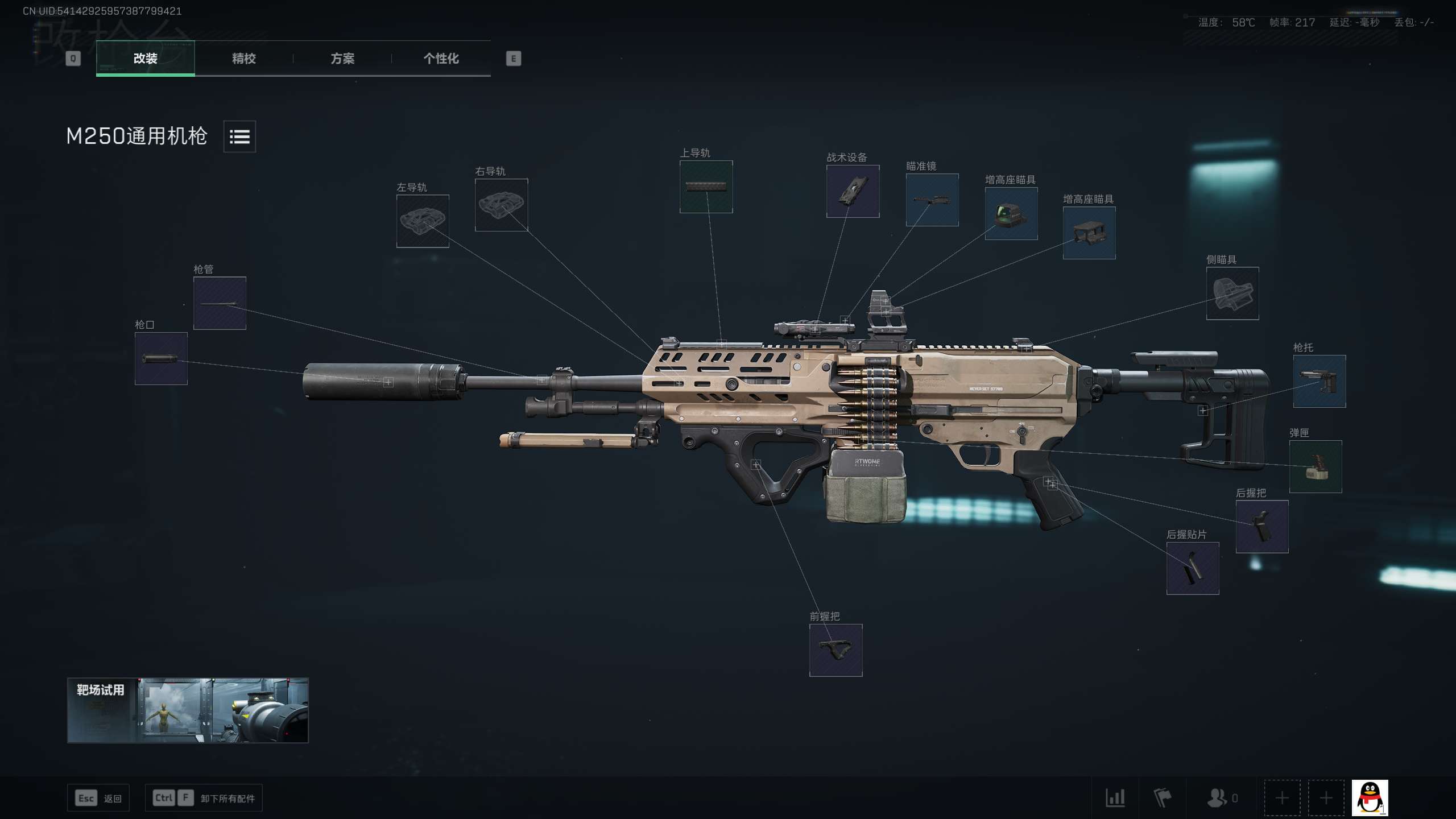Viewport: 1456px width, 819px height.
Task: Open the 方案 tab
Action: pyautogui.click(x=342, y=58)
